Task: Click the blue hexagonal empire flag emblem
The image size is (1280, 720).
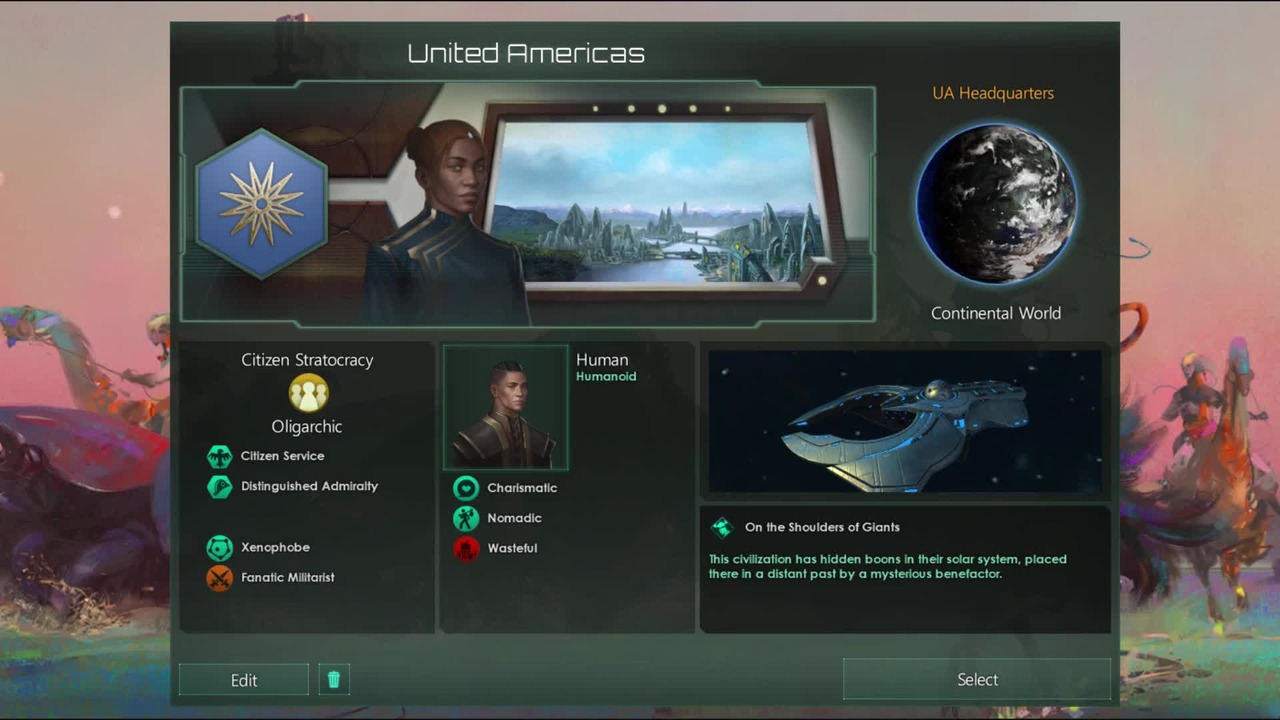Action: pyautogui.click(x=262, y=204)
